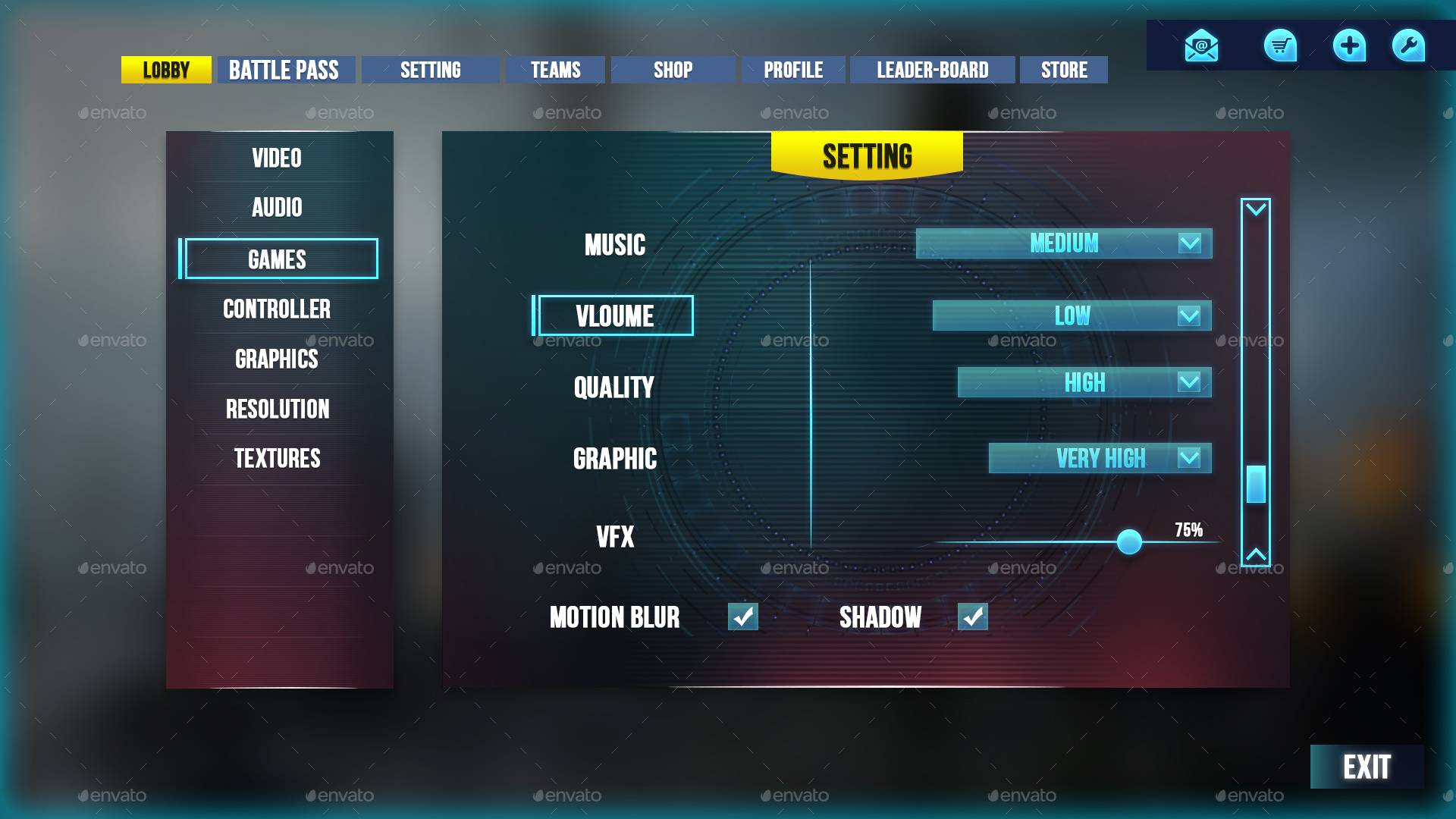This screenshot has width=1456, height=819.
Task: Open settings via the wrench icon
Action: (x=1408, y=45)
